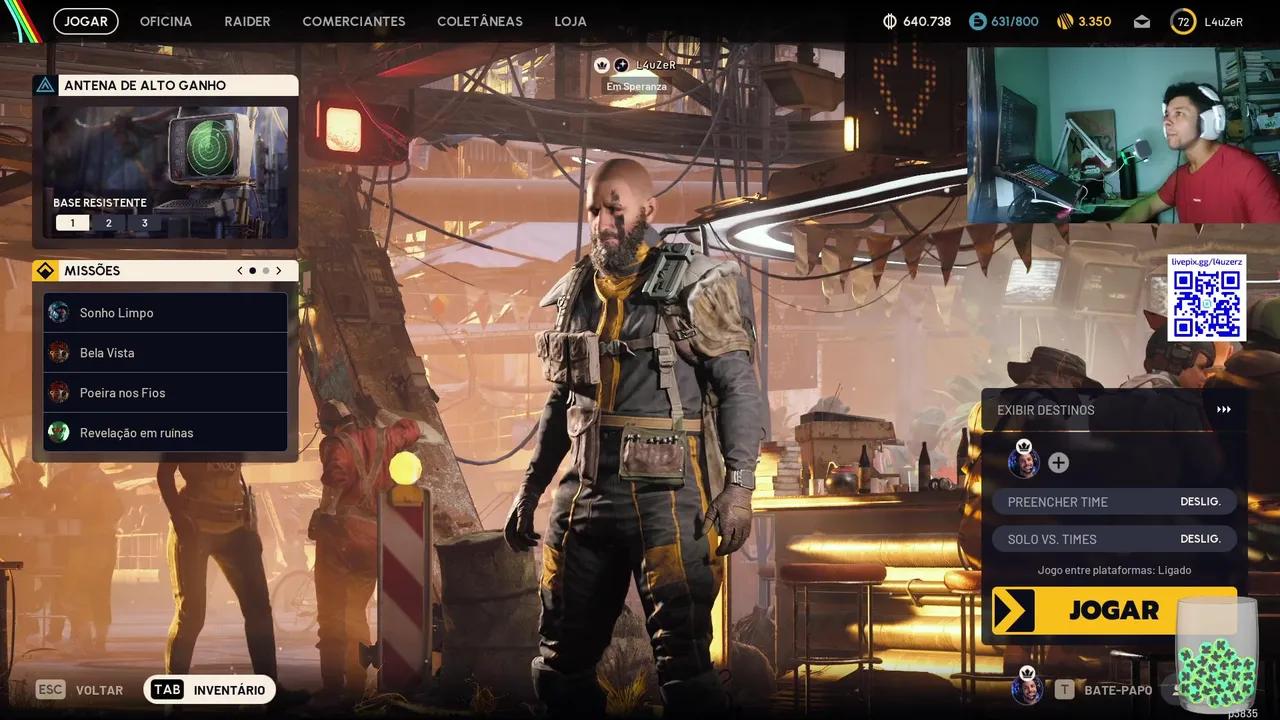This screenshot has height=720, width=1280.
Task: Switch to Base Resistente page 2
Action: pyautogui.click(x=108, y=223)
